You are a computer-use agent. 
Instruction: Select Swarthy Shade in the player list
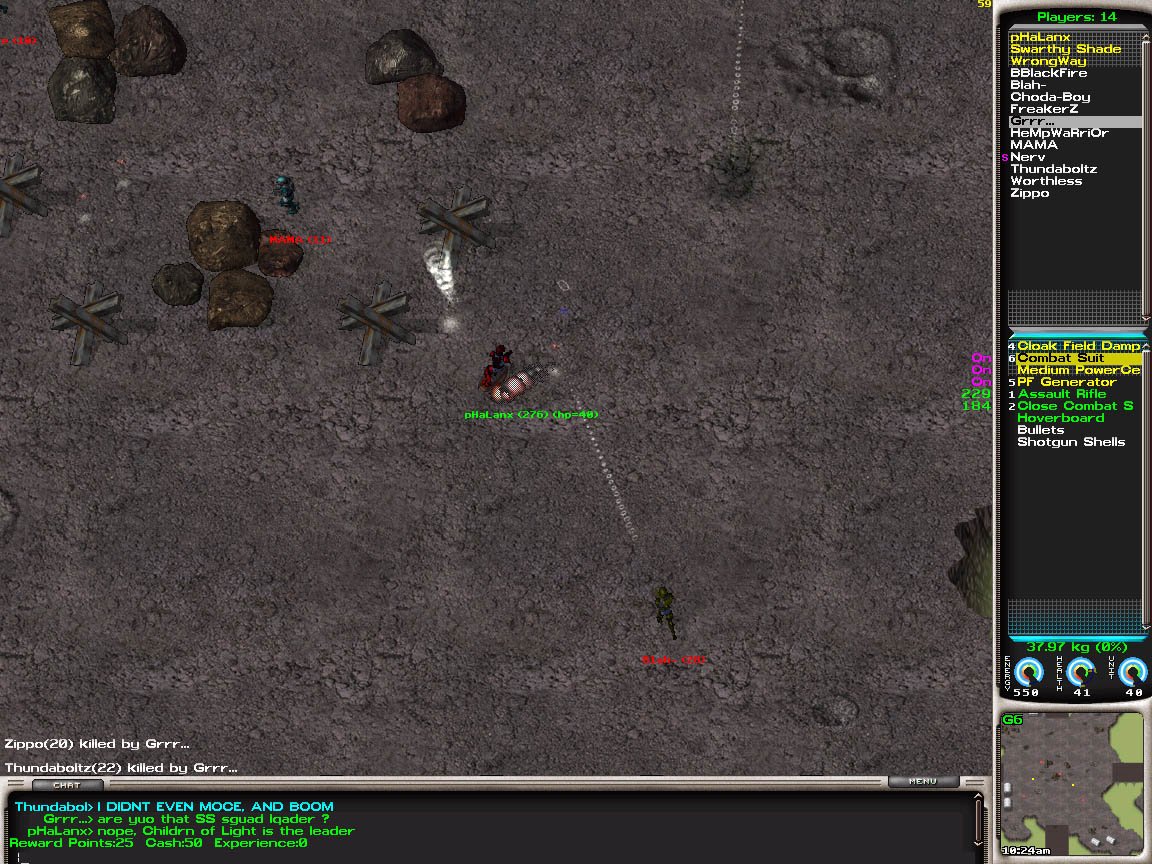point(1065,49)
